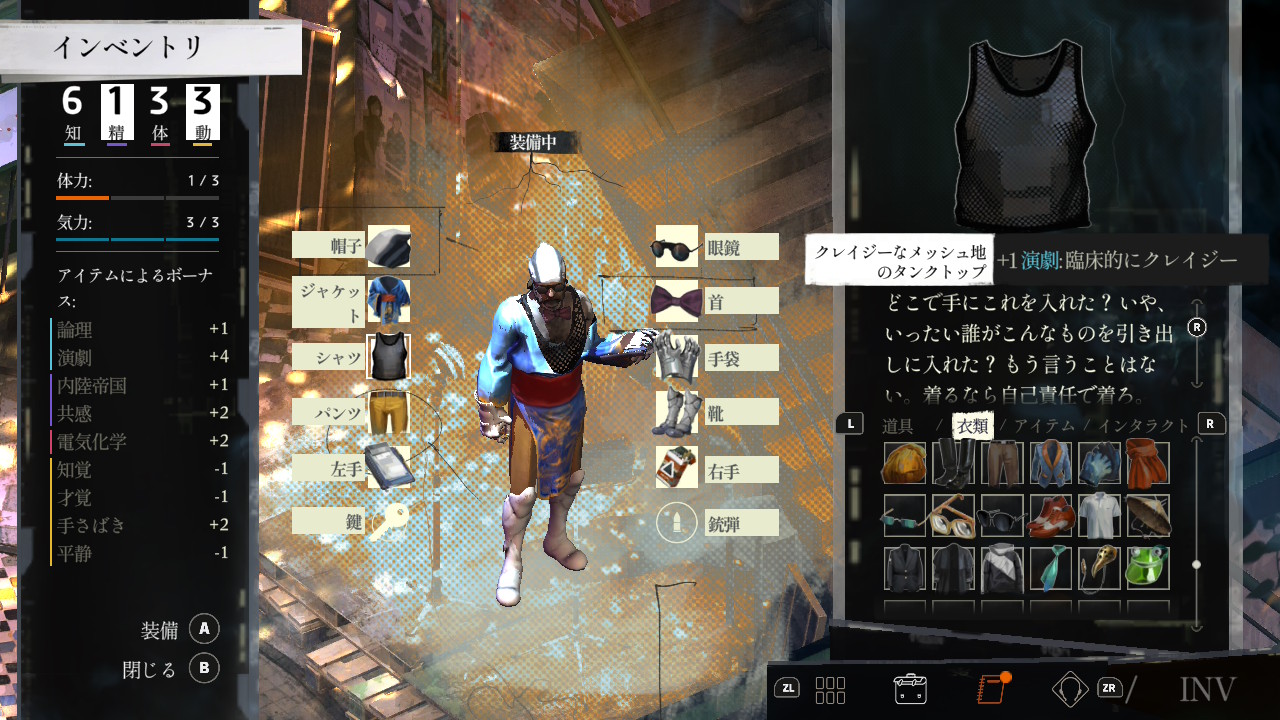The image size is (1280, 720).
Task: Open the head-in-diamond thought cabinet icon
Action: click(1070, 688)
